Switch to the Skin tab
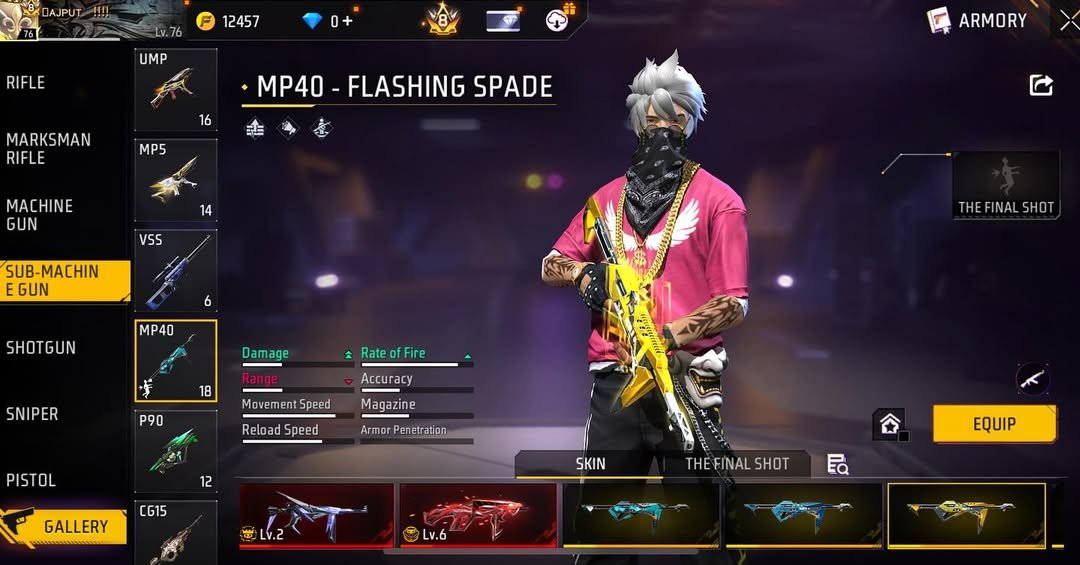1080x565 pixels. point(590,464)
